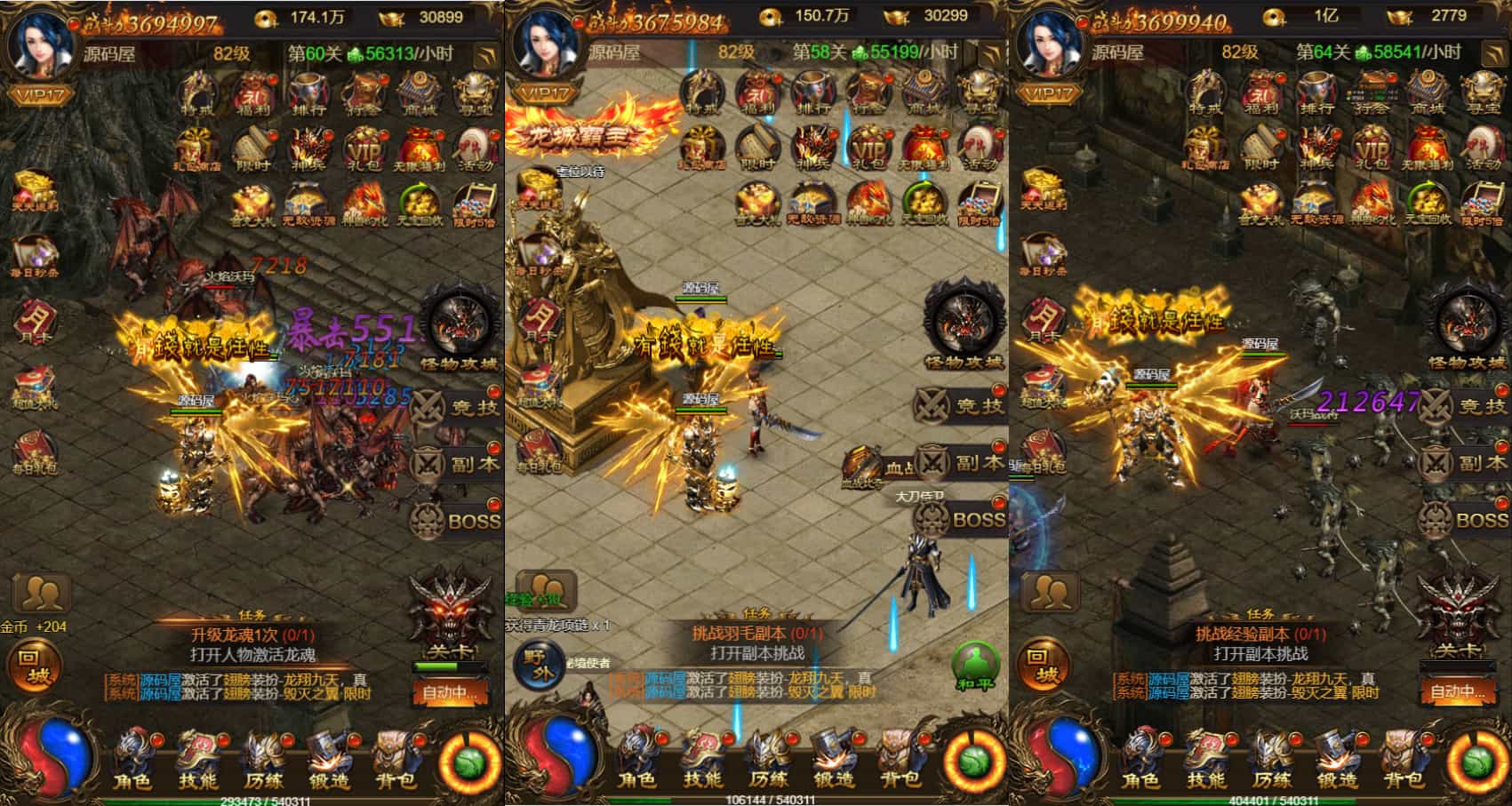Open 副本 dungeons in the stage 64 window

point(1467,463)
